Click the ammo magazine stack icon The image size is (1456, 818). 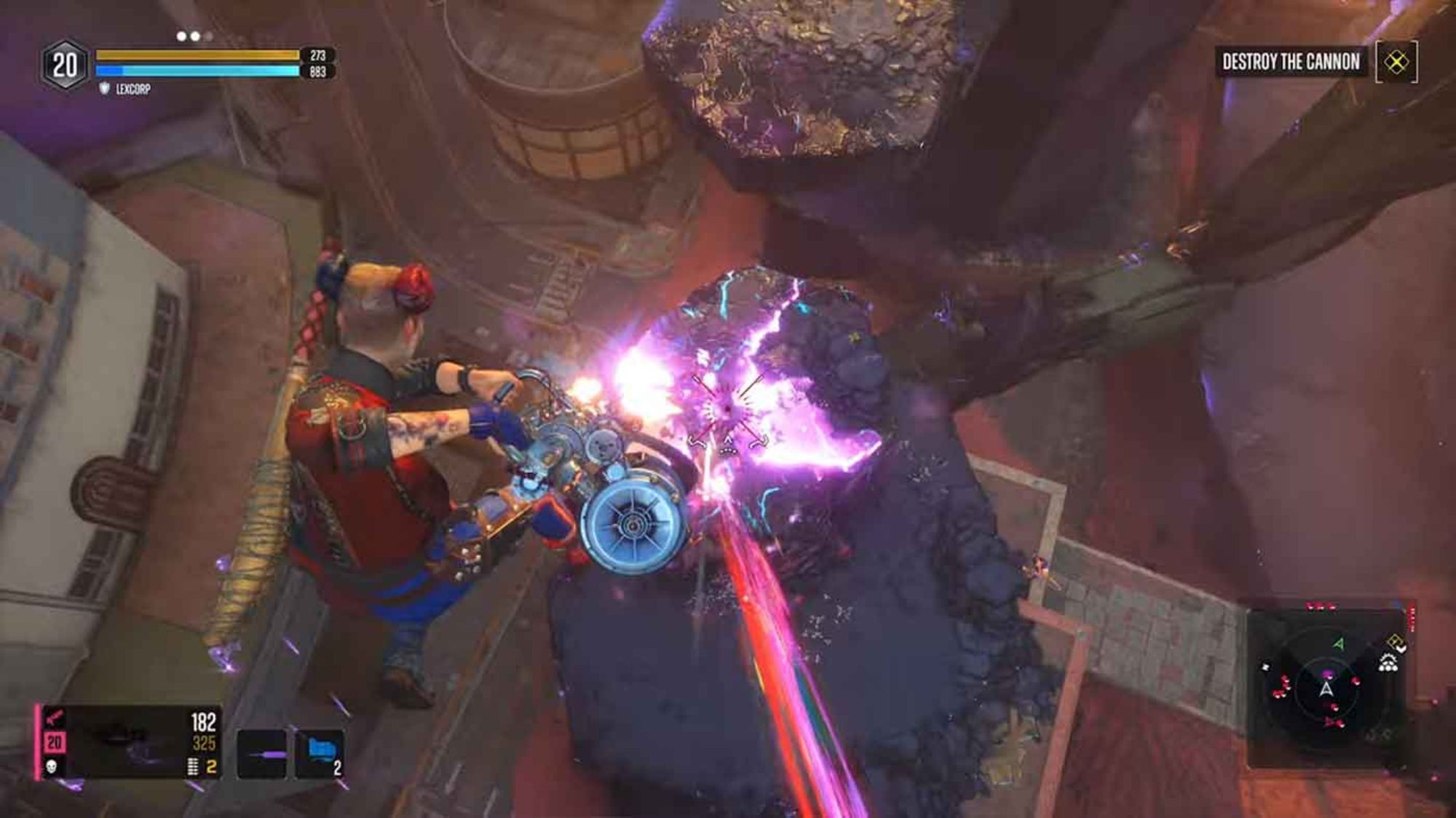[x=191, y=766]
